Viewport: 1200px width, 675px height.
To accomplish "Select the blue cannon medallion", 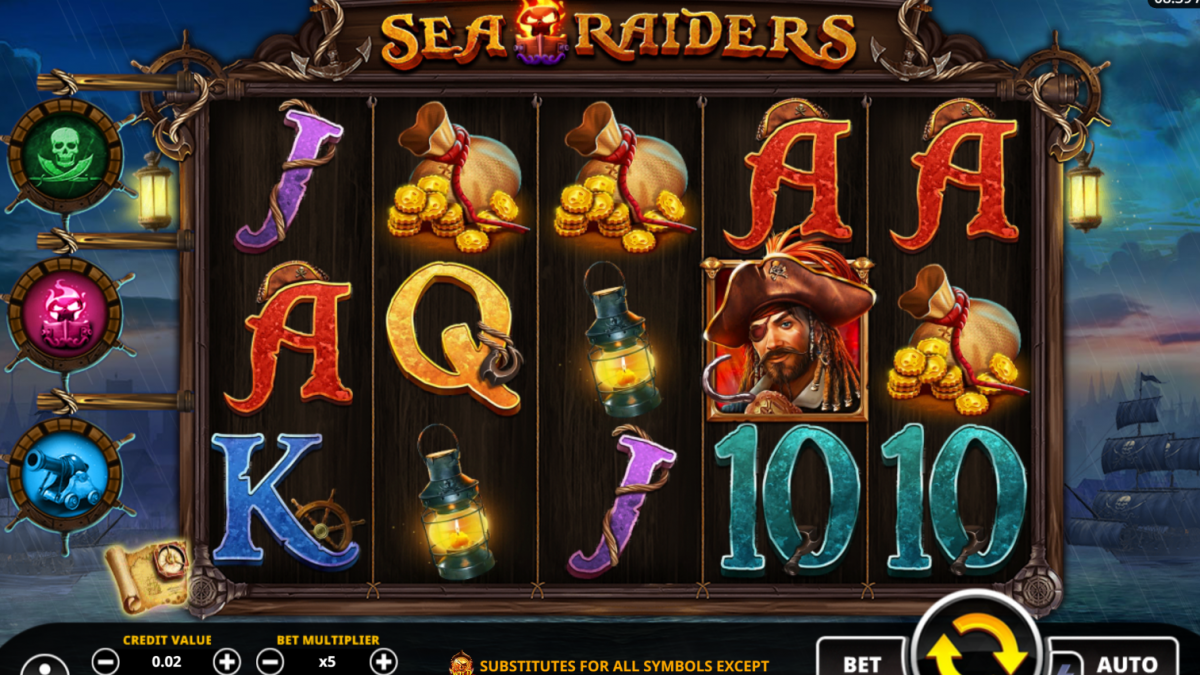I will click(x=66, y=474).
